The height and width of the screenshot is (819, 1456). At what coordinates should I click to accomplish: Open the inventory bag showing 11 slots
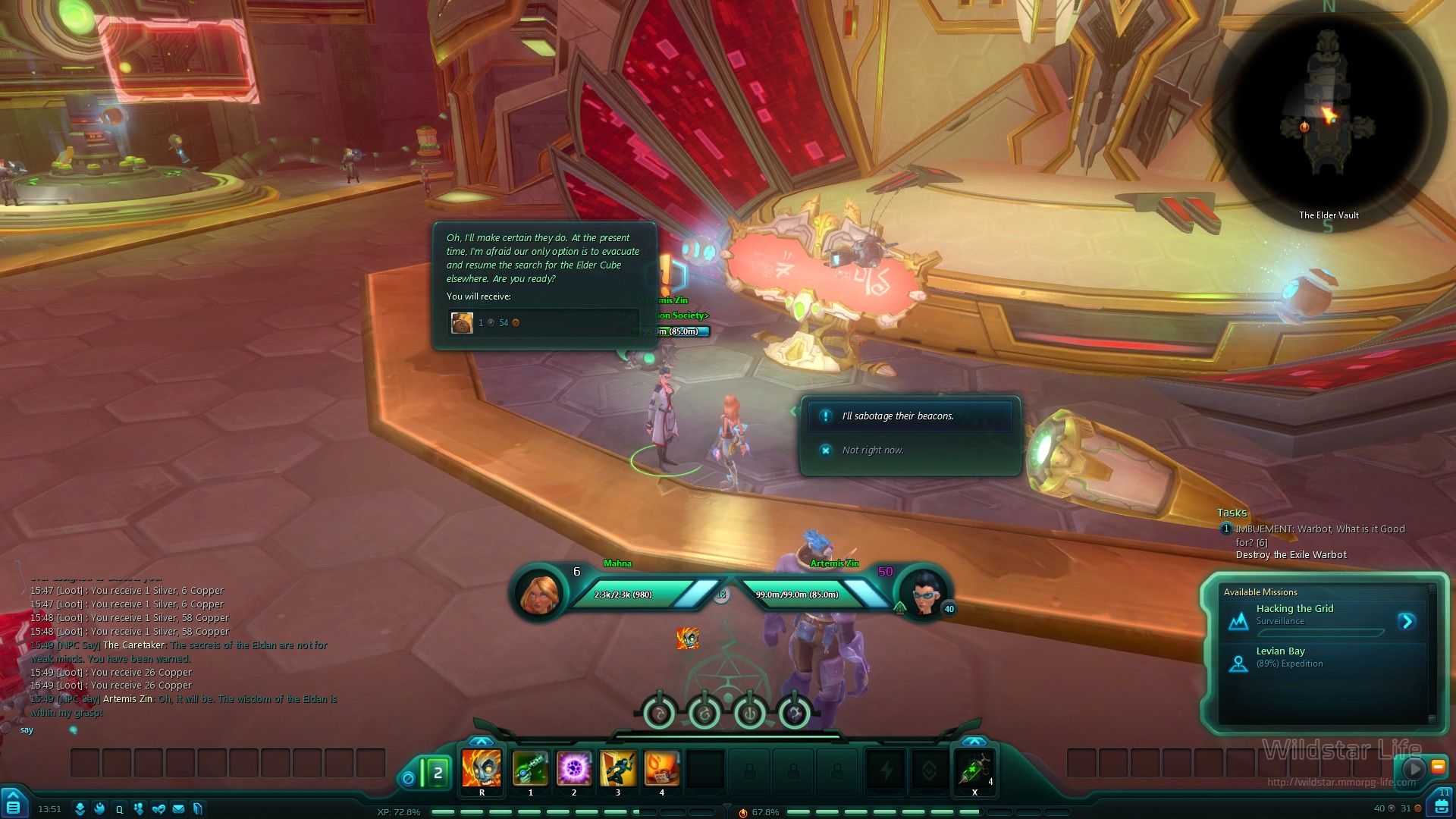point(1442,804)
